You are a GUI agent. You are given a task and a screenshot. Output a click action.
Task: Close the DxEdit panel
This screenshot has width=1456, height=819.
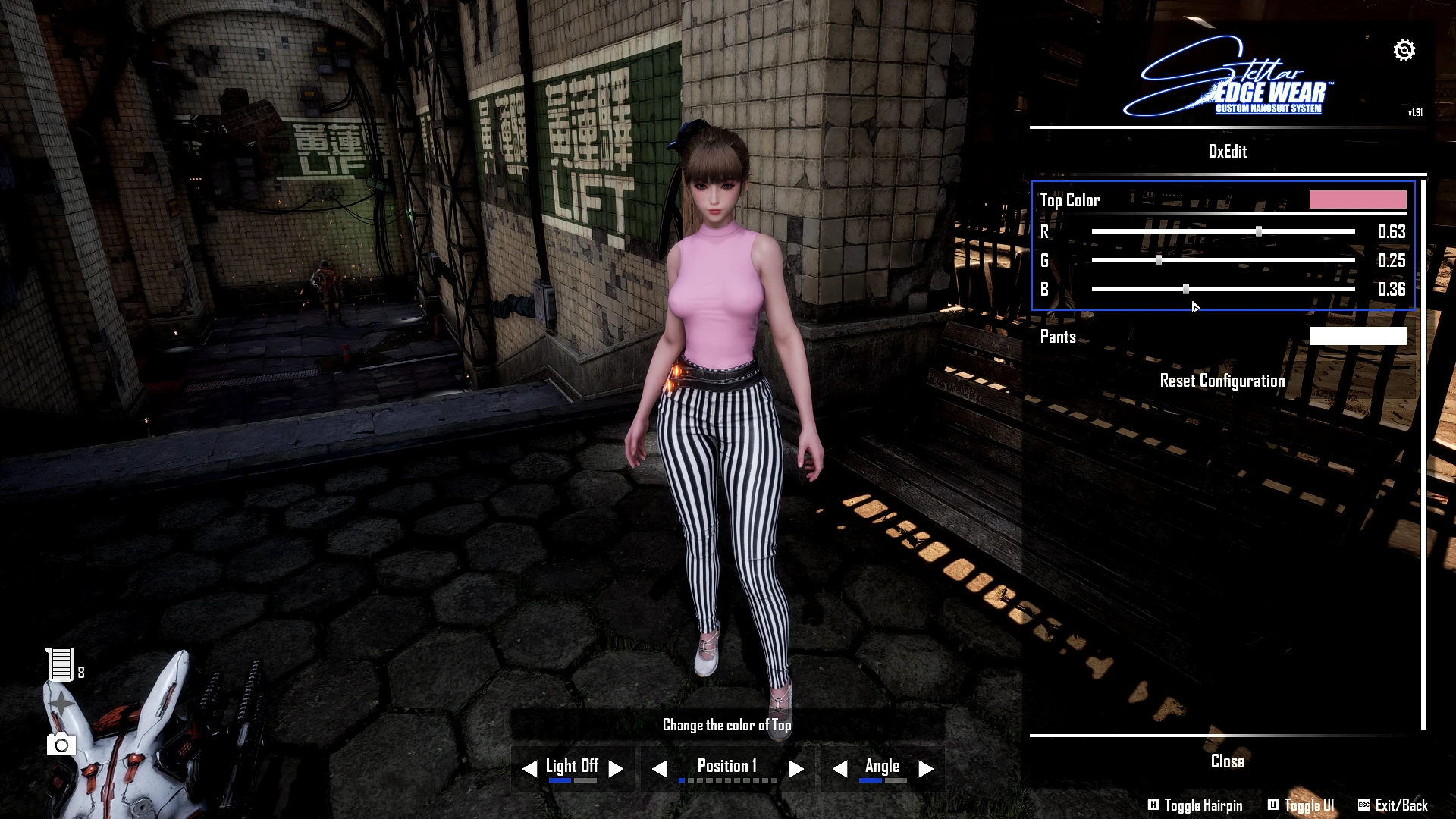tap(1227, 761)
